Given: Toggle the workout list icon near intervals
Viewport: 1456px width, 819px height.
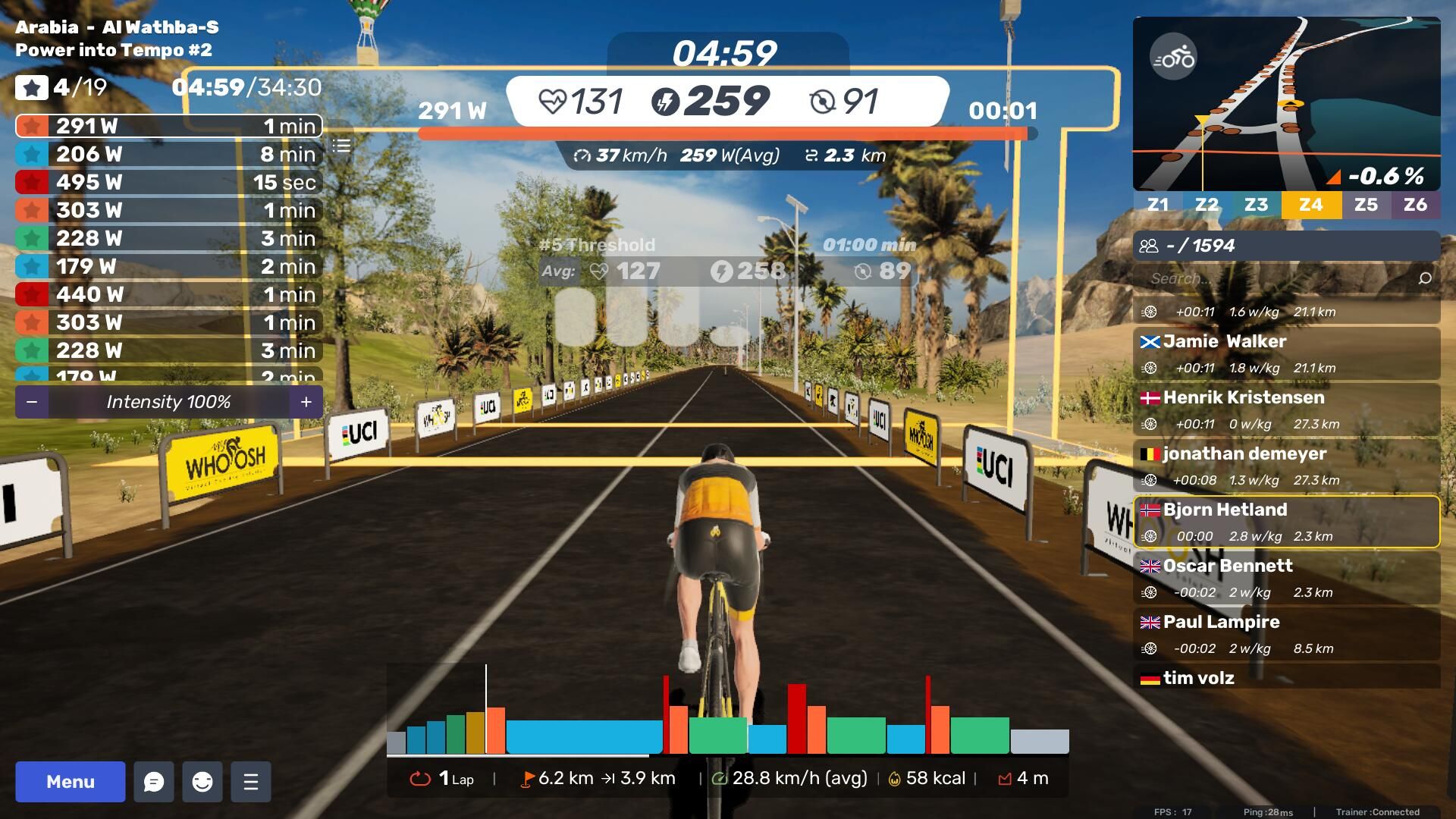Looking at the screenshot, I should pyautogui.click(x=342, y=146).
